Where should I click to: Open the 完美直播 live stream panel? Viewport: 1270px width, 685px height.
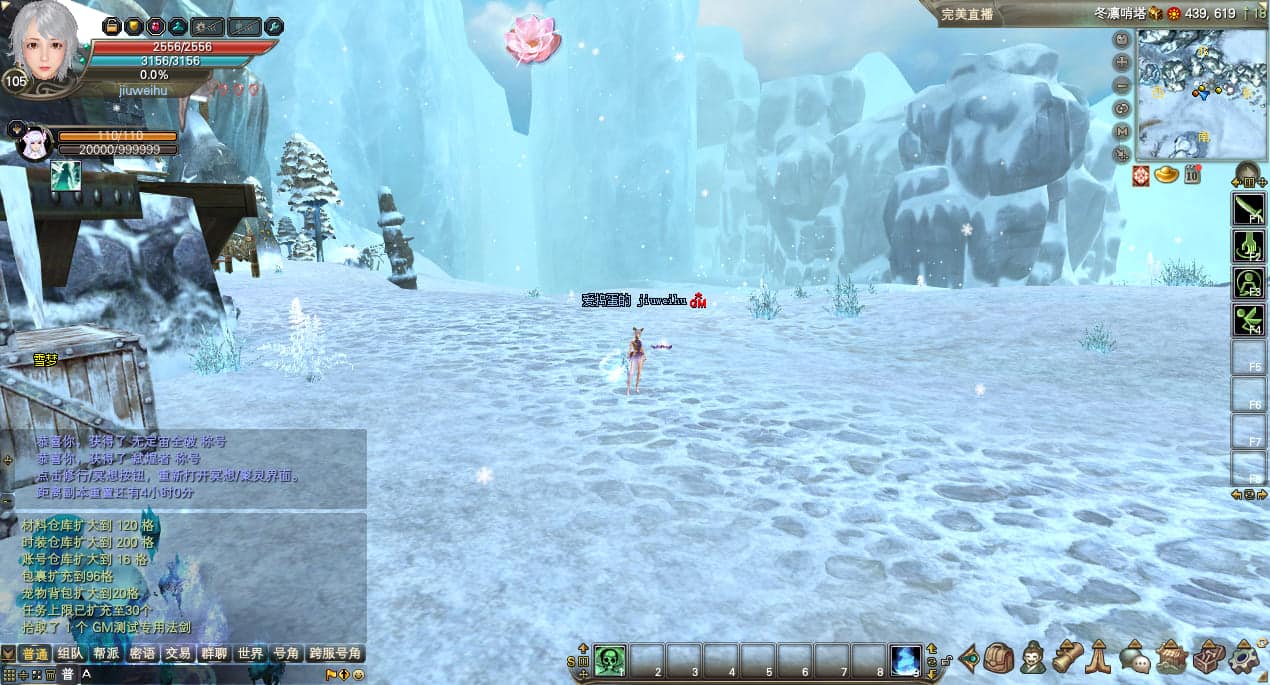tap(967, 14)
